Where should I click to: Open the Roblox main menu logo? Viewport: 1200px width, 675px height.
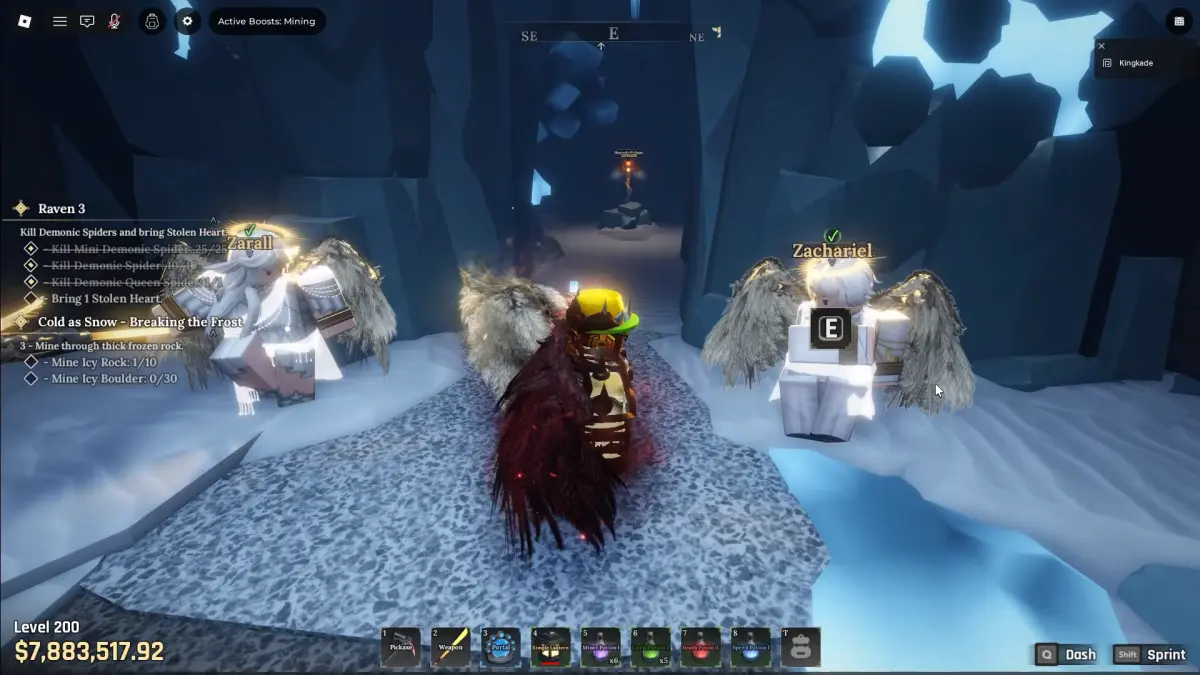pos(25,21)
